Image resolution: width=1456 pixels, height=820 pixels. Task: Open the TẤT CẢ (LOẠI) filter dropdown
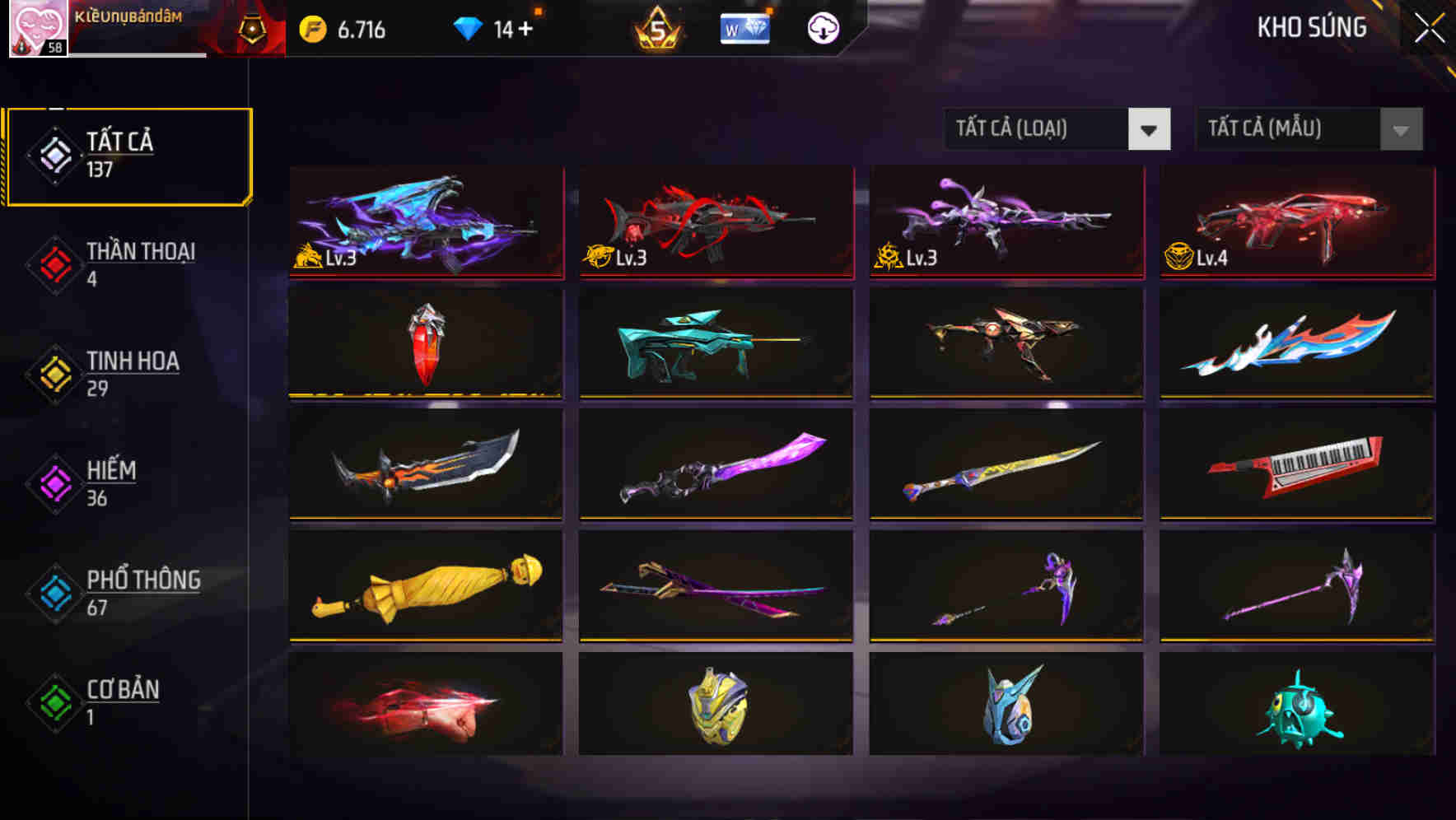click(1057, 129)
